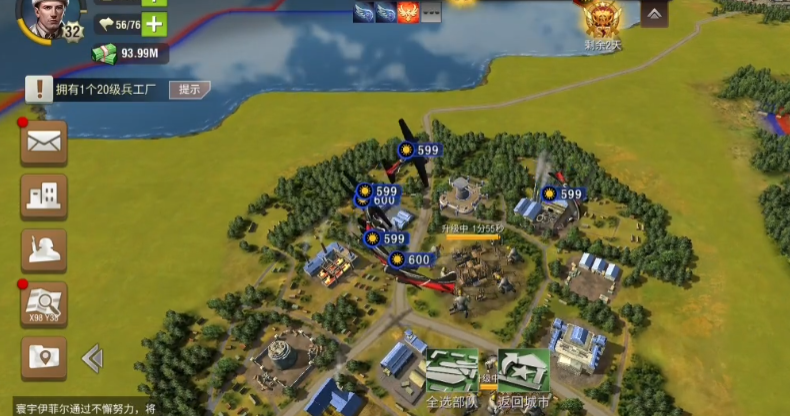
Task: Open the soldier silhouette menu
Action: pyautogui.click(x=44, y=250)
